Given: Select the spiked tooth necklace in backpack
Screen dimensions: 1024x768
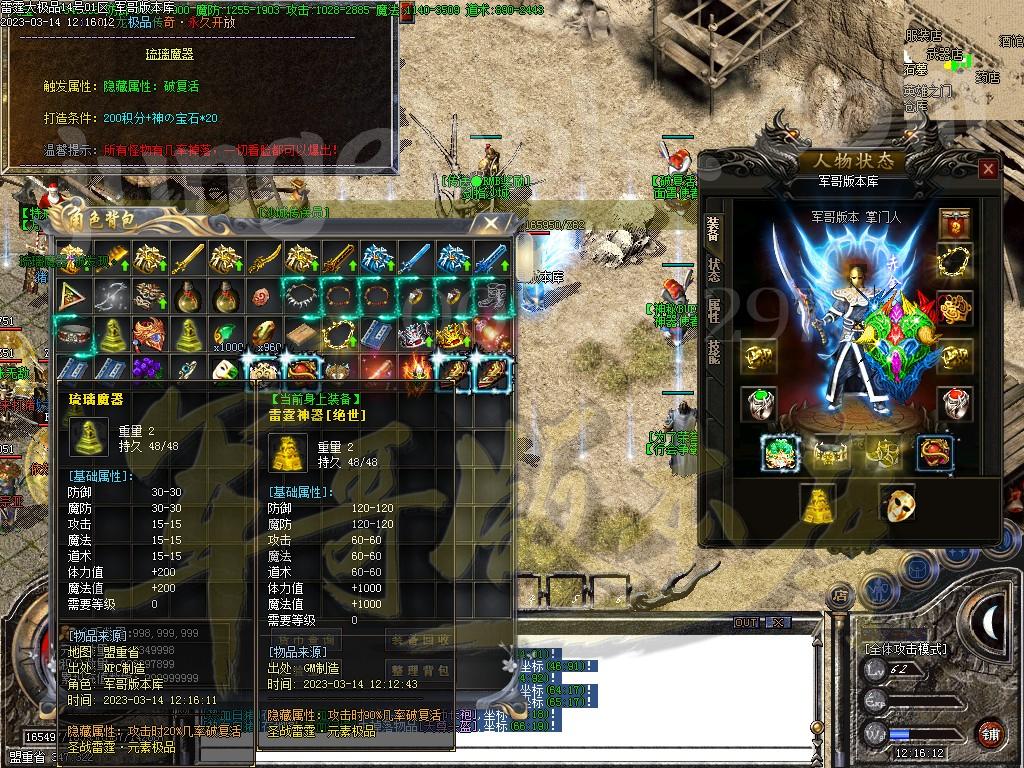Looking at the screenshot, I should pyautogui.click(x=300, y=295).
